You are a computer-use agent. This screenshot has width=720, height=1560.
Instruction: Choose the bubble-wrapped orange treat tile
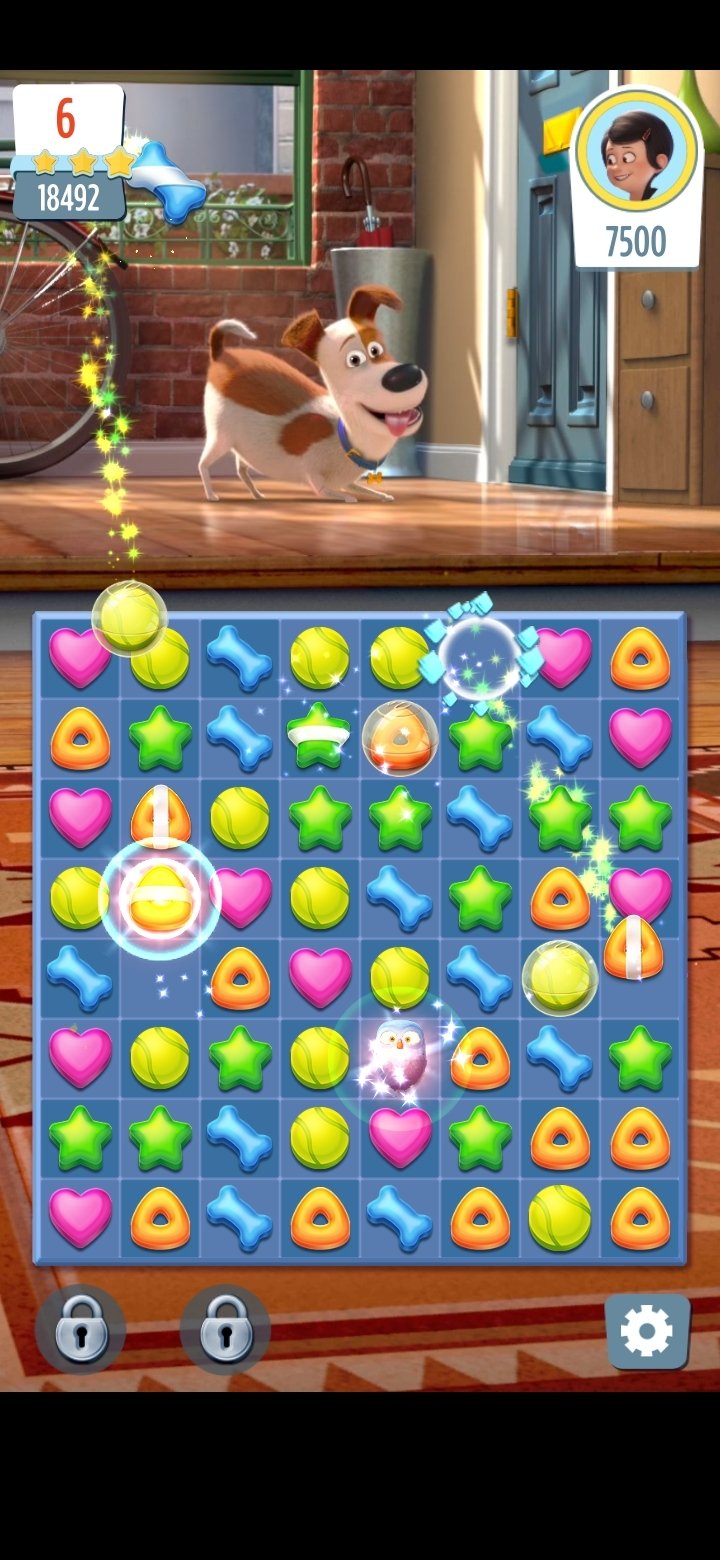point(400,738)
